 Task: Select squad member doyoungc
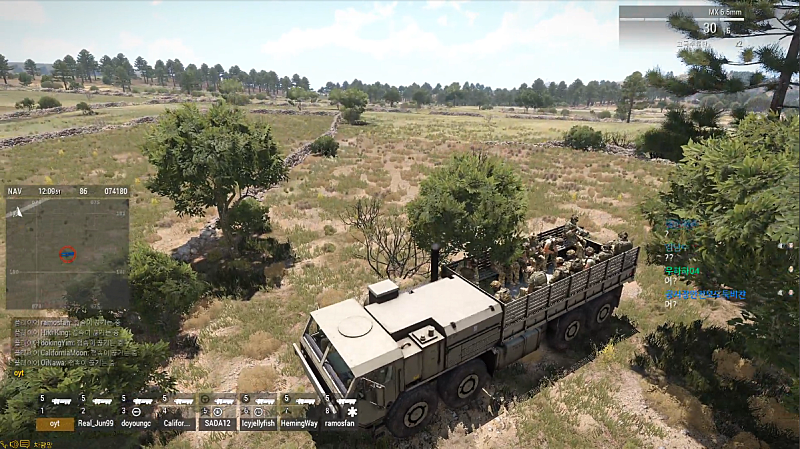click(x=136, y=423)
